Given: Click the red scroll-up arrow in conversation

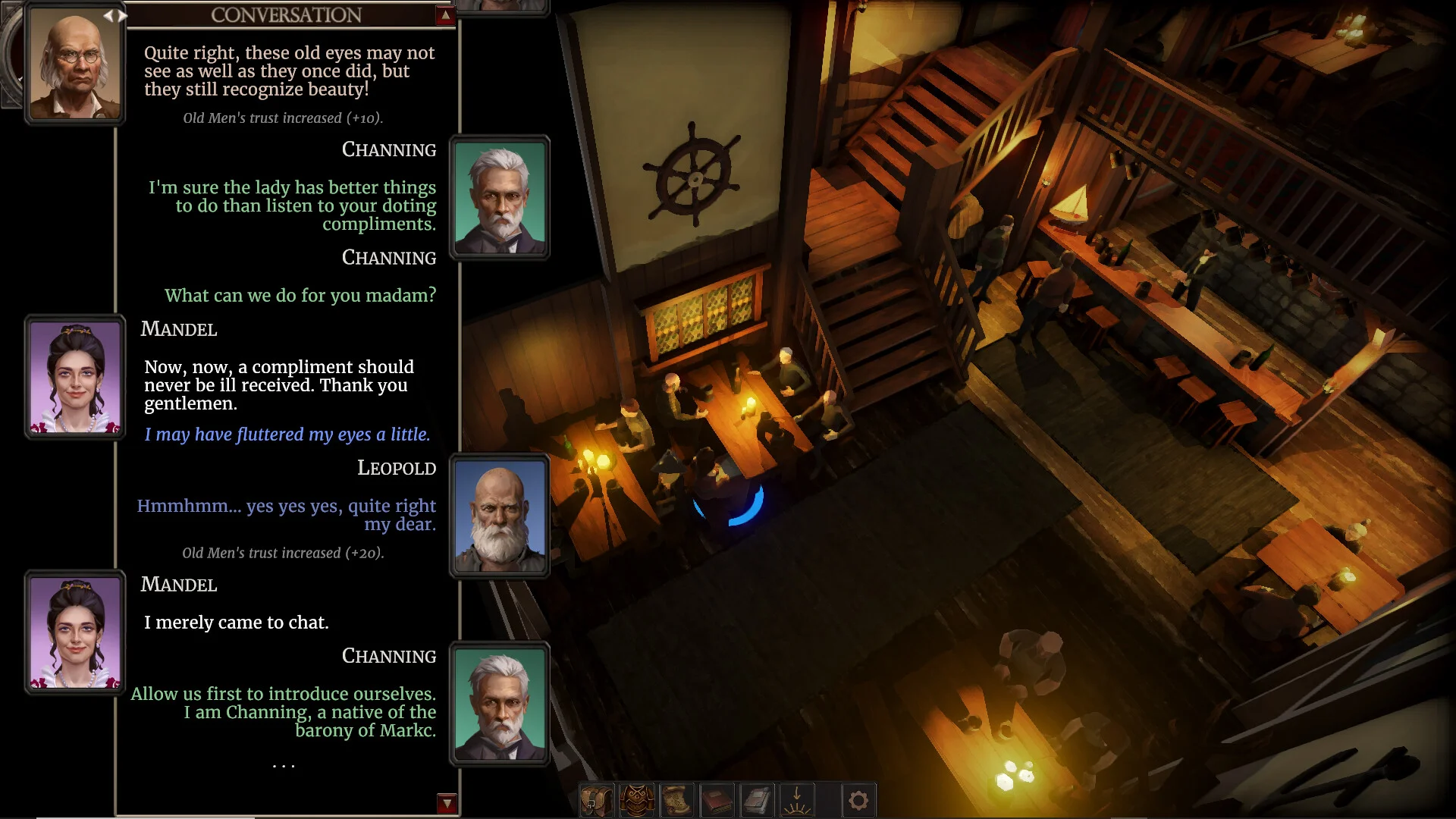Looking at the screenshot, I should point(445,15).
